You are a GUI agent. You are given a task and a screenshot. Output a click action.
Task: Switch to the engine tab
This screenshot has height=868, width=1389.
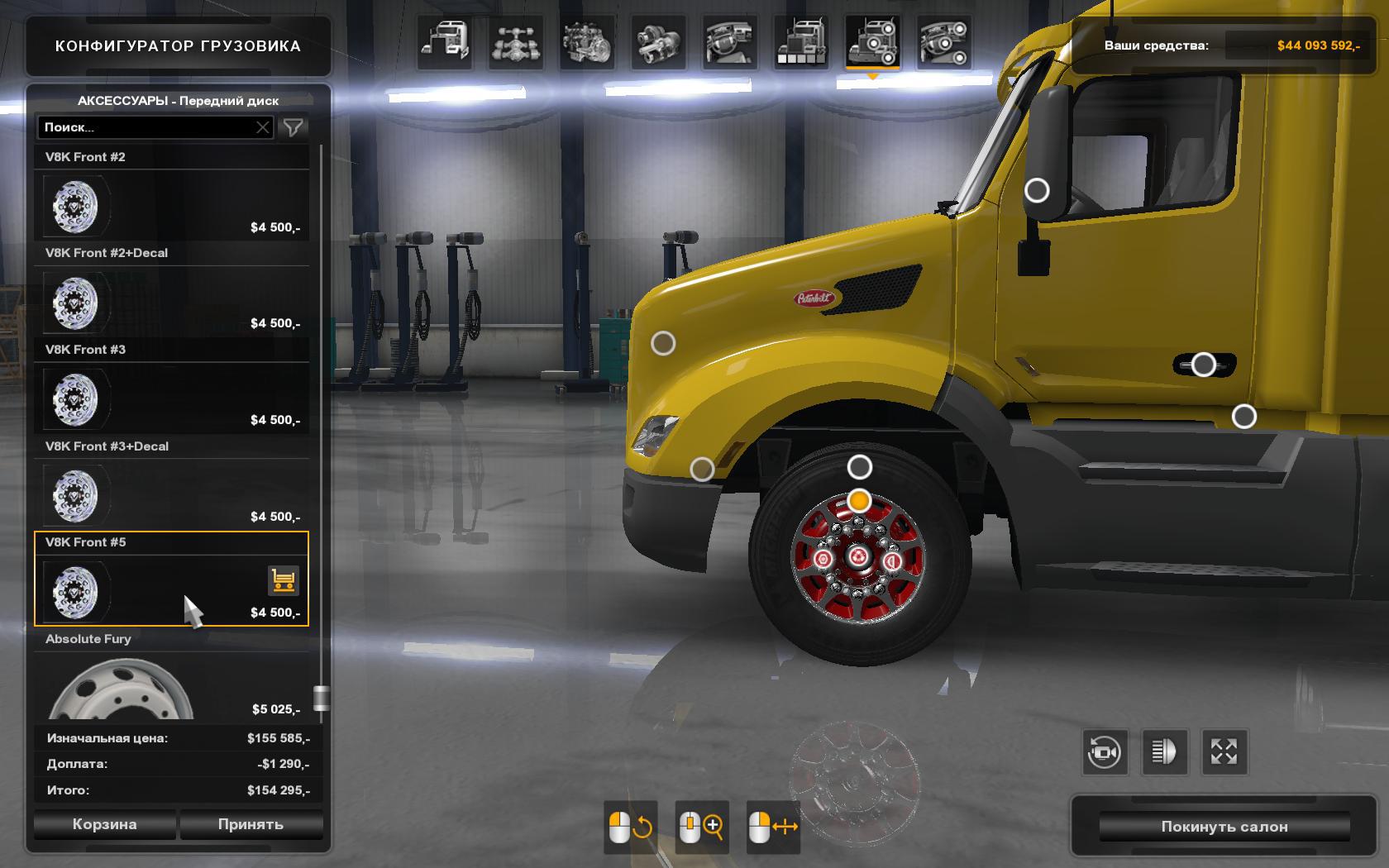click(x=587, y=41)
